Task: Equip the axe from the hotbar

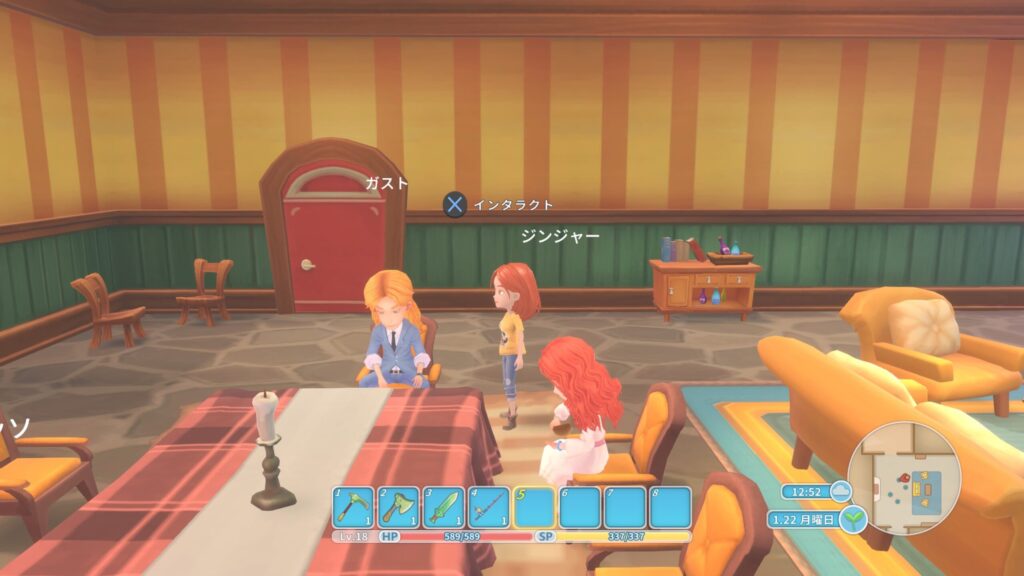Action: click(x=398, y=507)
